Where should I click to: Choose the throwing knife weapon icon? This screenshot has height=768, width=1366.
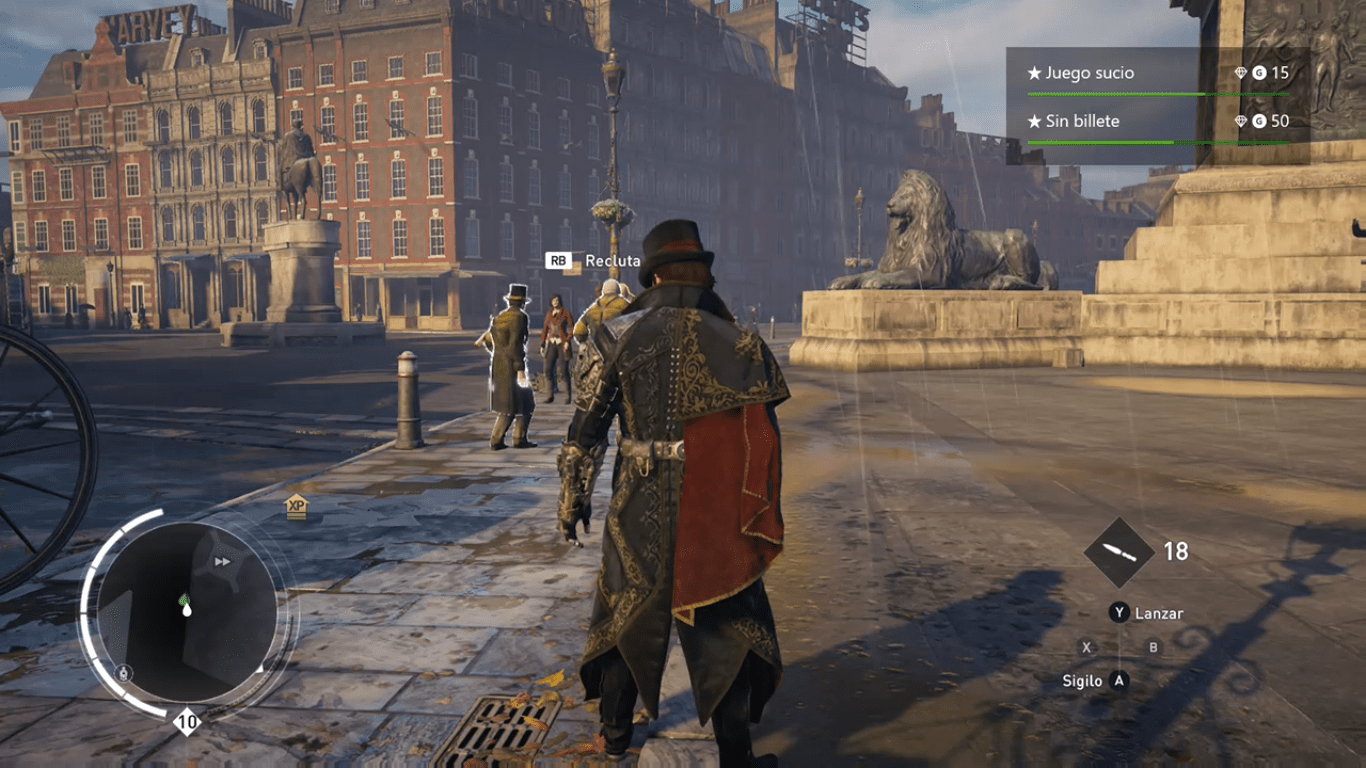coord(1119,552)
